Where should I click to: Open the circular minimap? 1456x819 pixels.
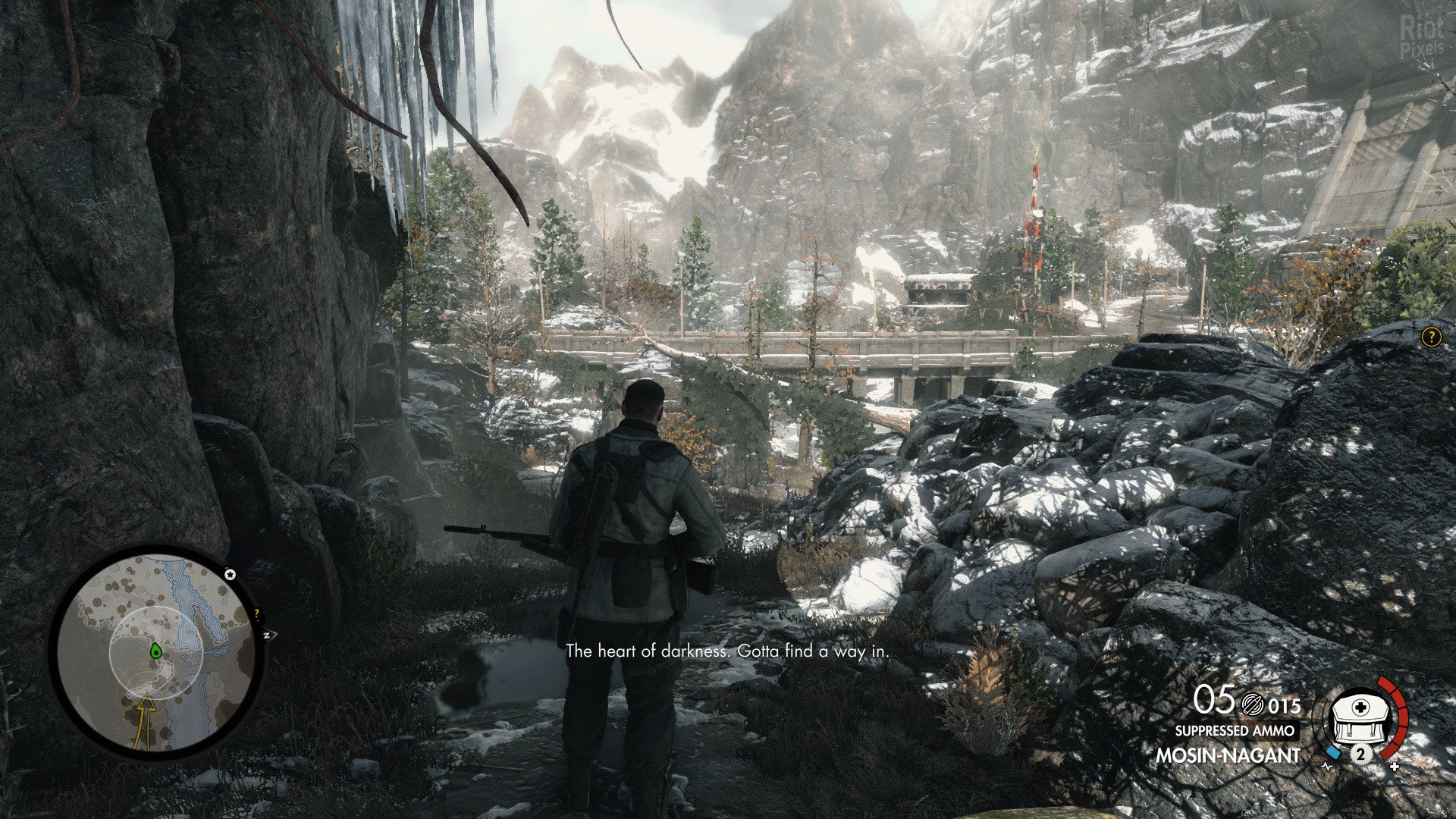point(156,652)
